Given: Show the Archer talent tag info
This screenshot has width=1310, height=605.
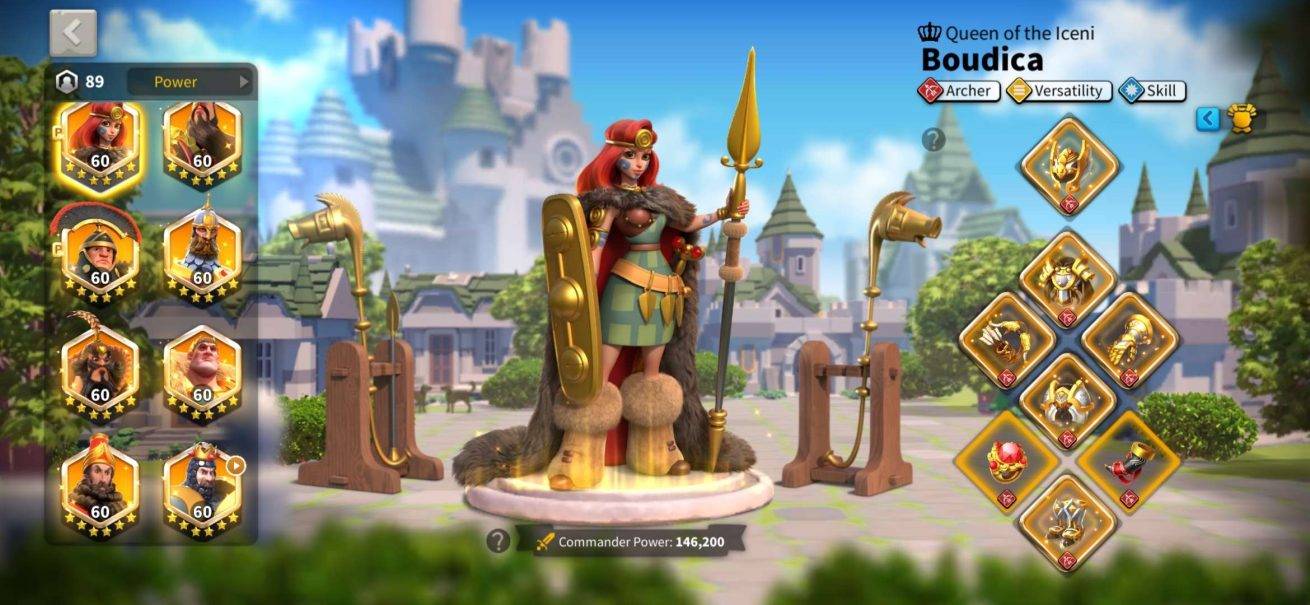Looking at the screenshot, I should 958,91.
